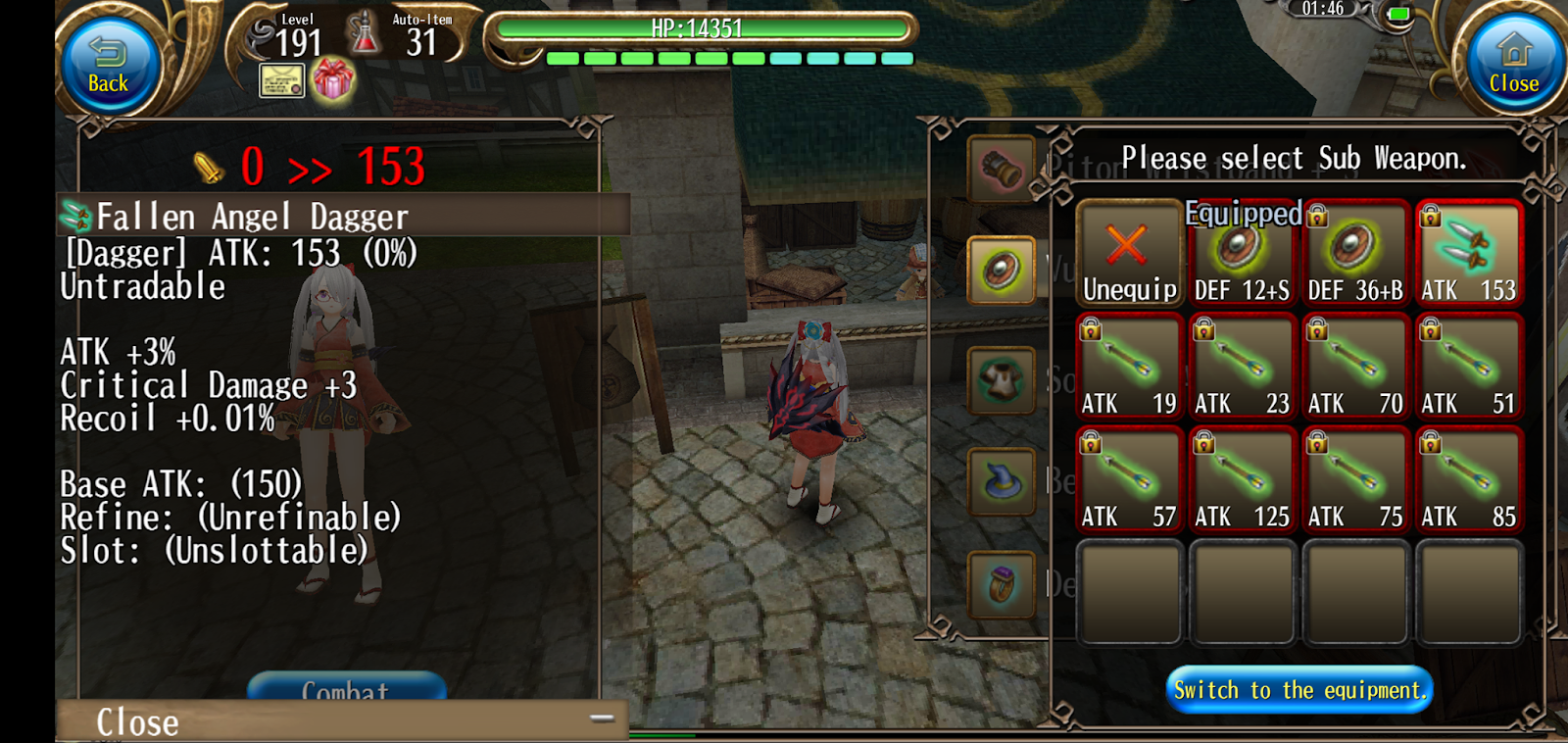
Task: Tap the Back button
Action: [106, 62]
